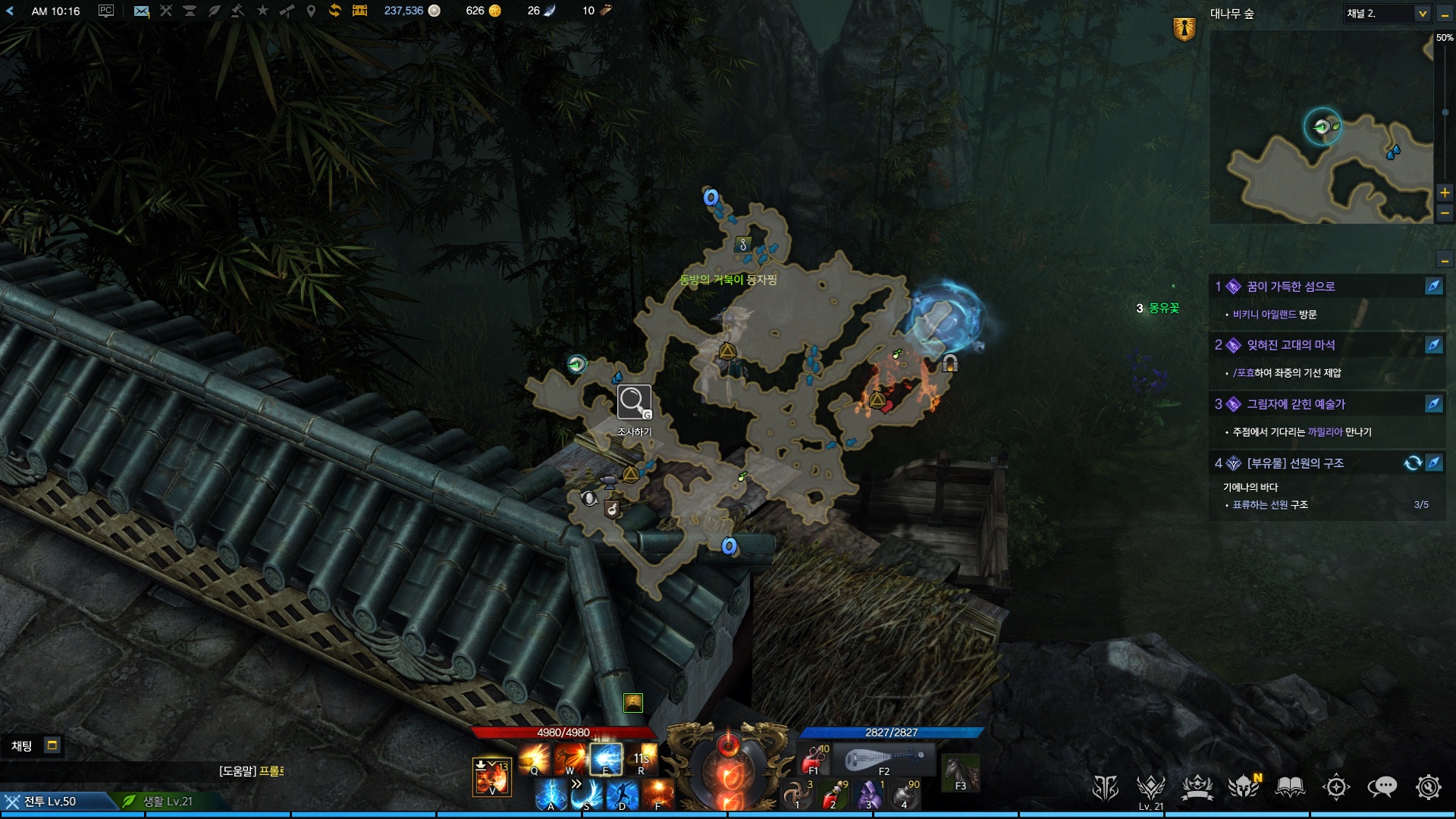Zoom in the minimap with plus button
Image resolution: width=1456 pixels, height=819 pixels.
tap(1445, 193)
